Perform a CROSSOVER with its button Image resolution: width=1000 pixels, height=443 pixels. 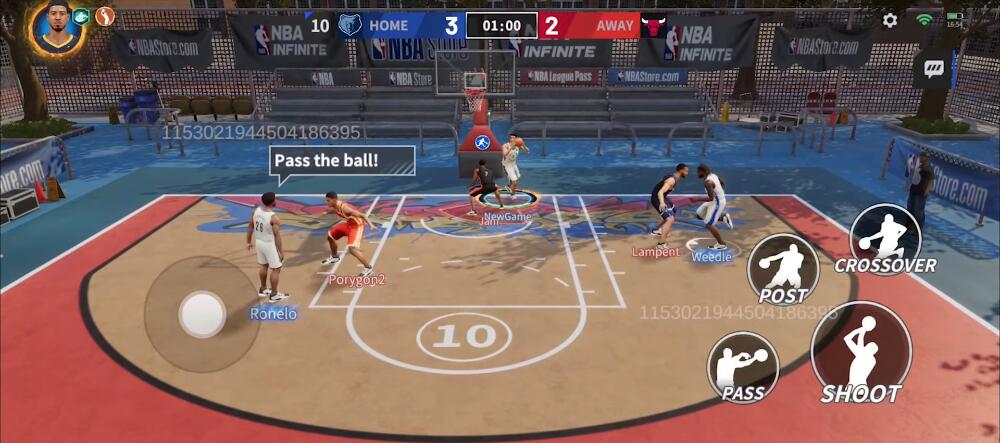[x=885, y=240]
